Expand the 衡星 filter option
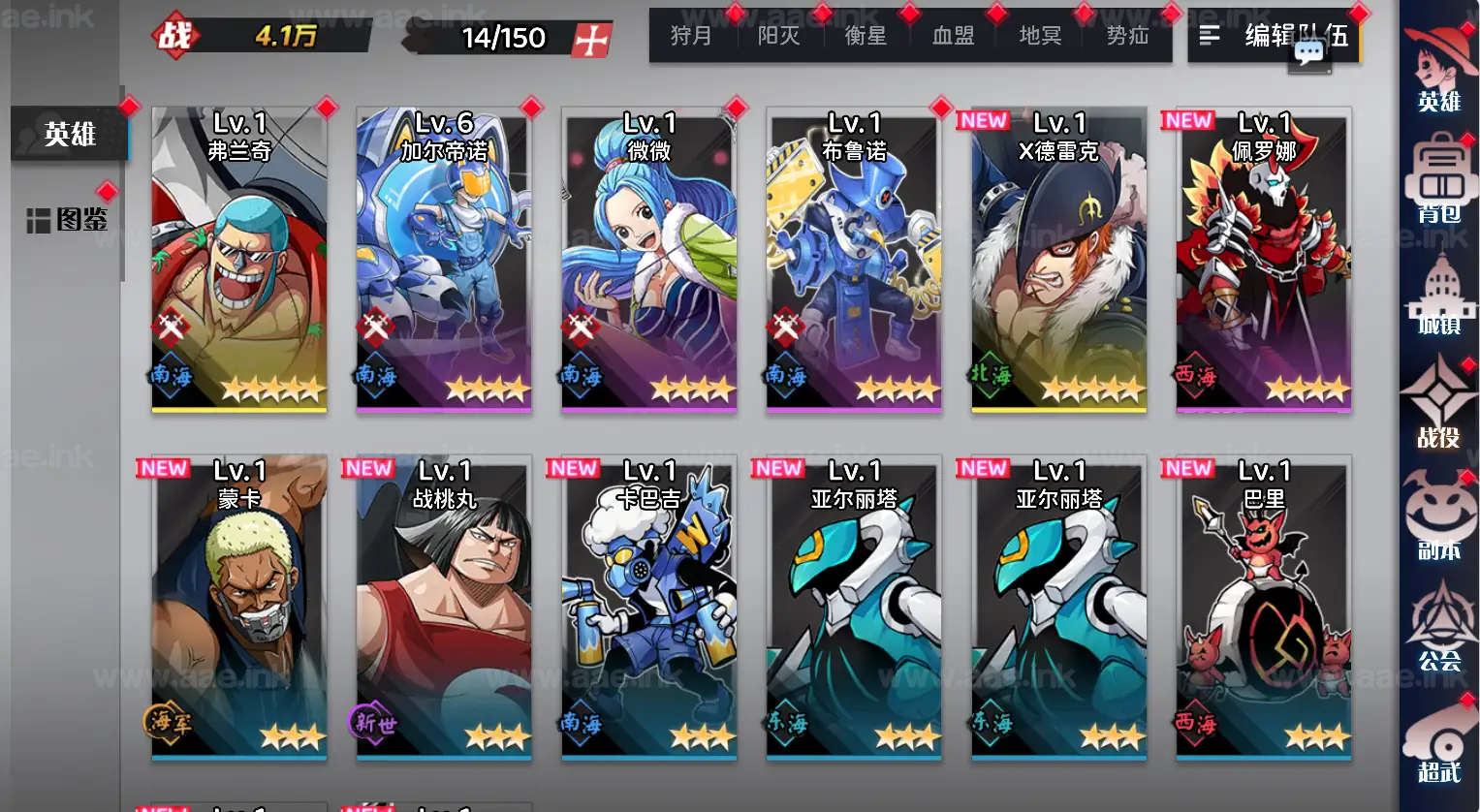1480x812 pixels. [866, 36]
